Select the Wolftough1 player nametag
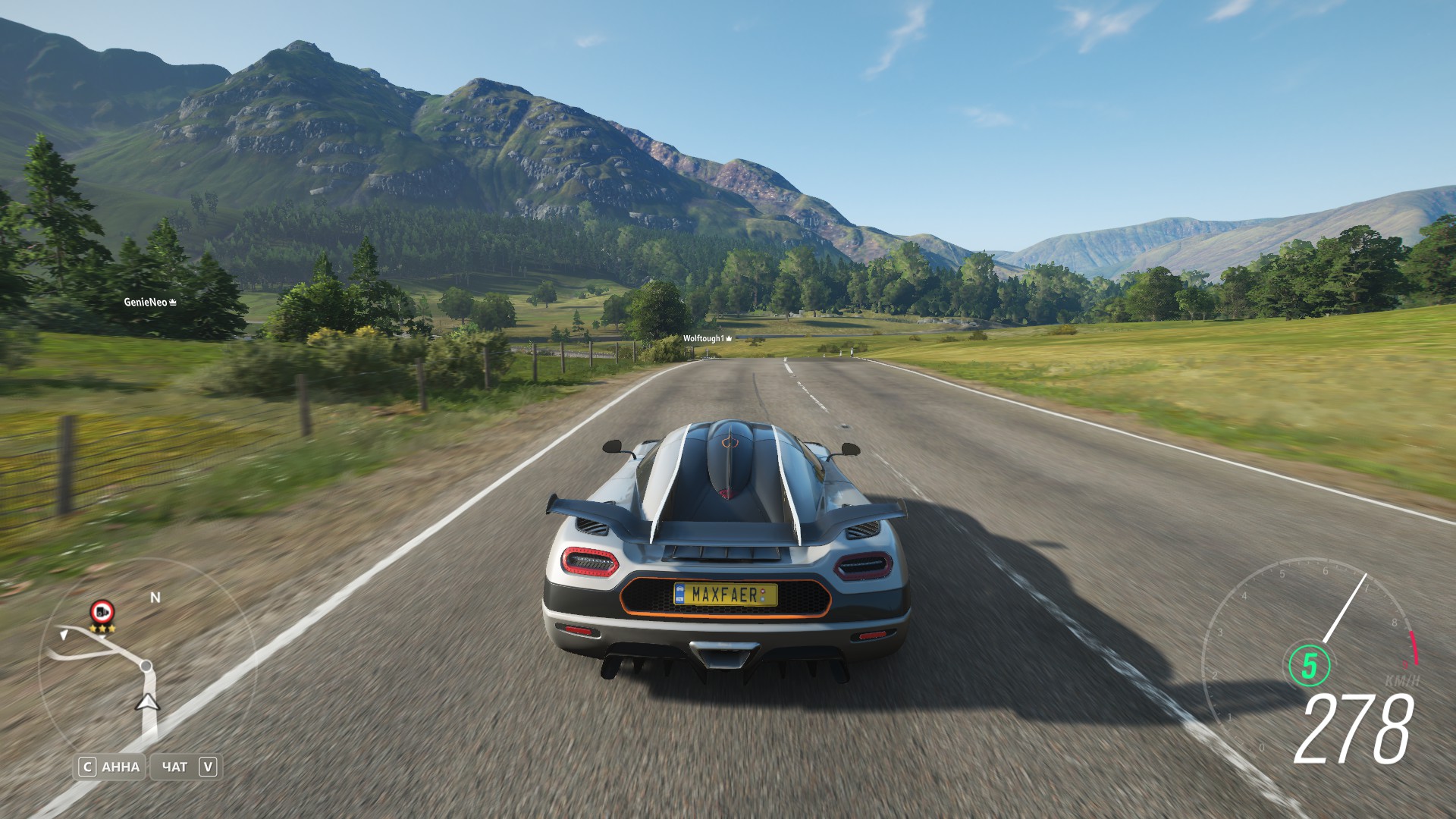 (x=707, y=338)
